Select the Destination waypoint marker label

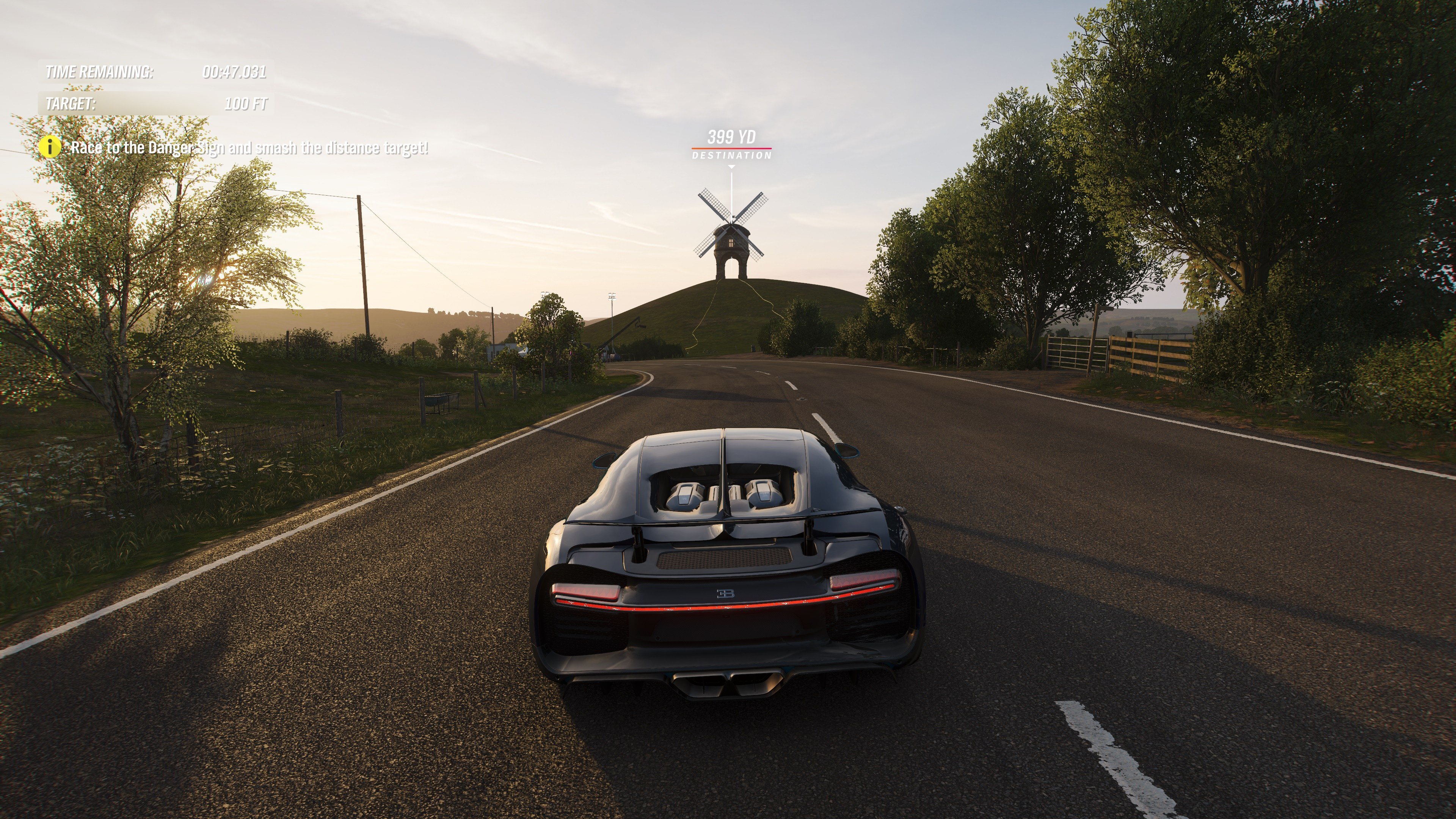[x=731, y=155]
